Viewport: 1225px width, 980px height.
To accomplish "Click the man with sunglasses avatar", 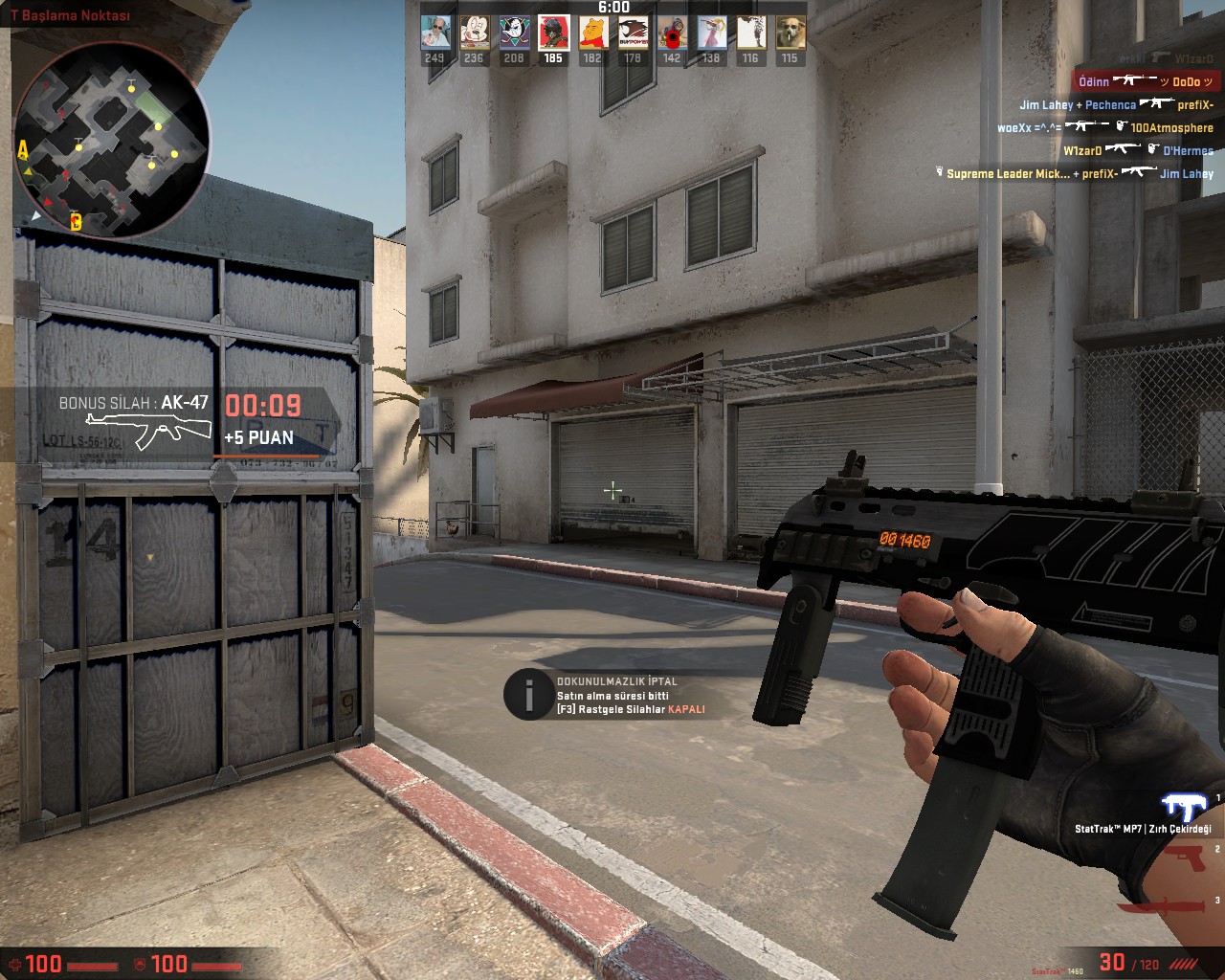I will click(x=435, y=33).
